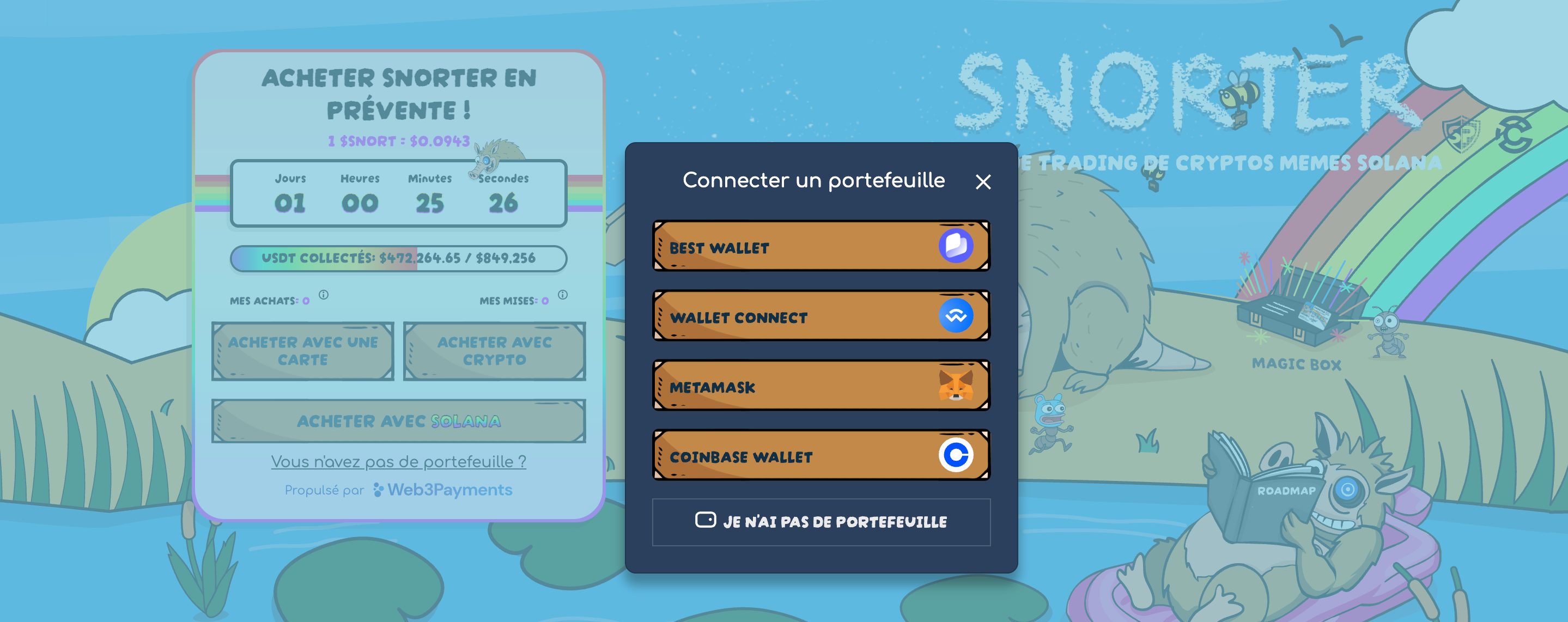
Task: Click Acheter avec crypto
Action: tap(494, 351)
